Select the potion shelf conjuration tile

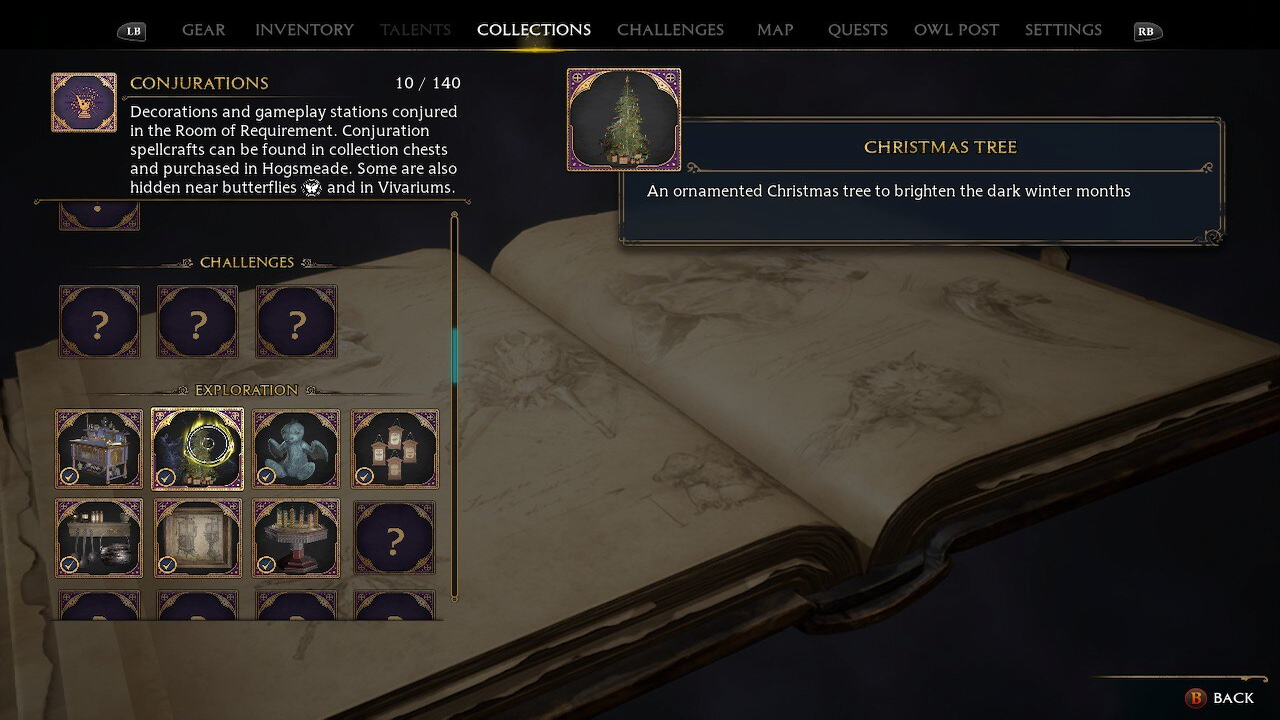pos(99,538)
